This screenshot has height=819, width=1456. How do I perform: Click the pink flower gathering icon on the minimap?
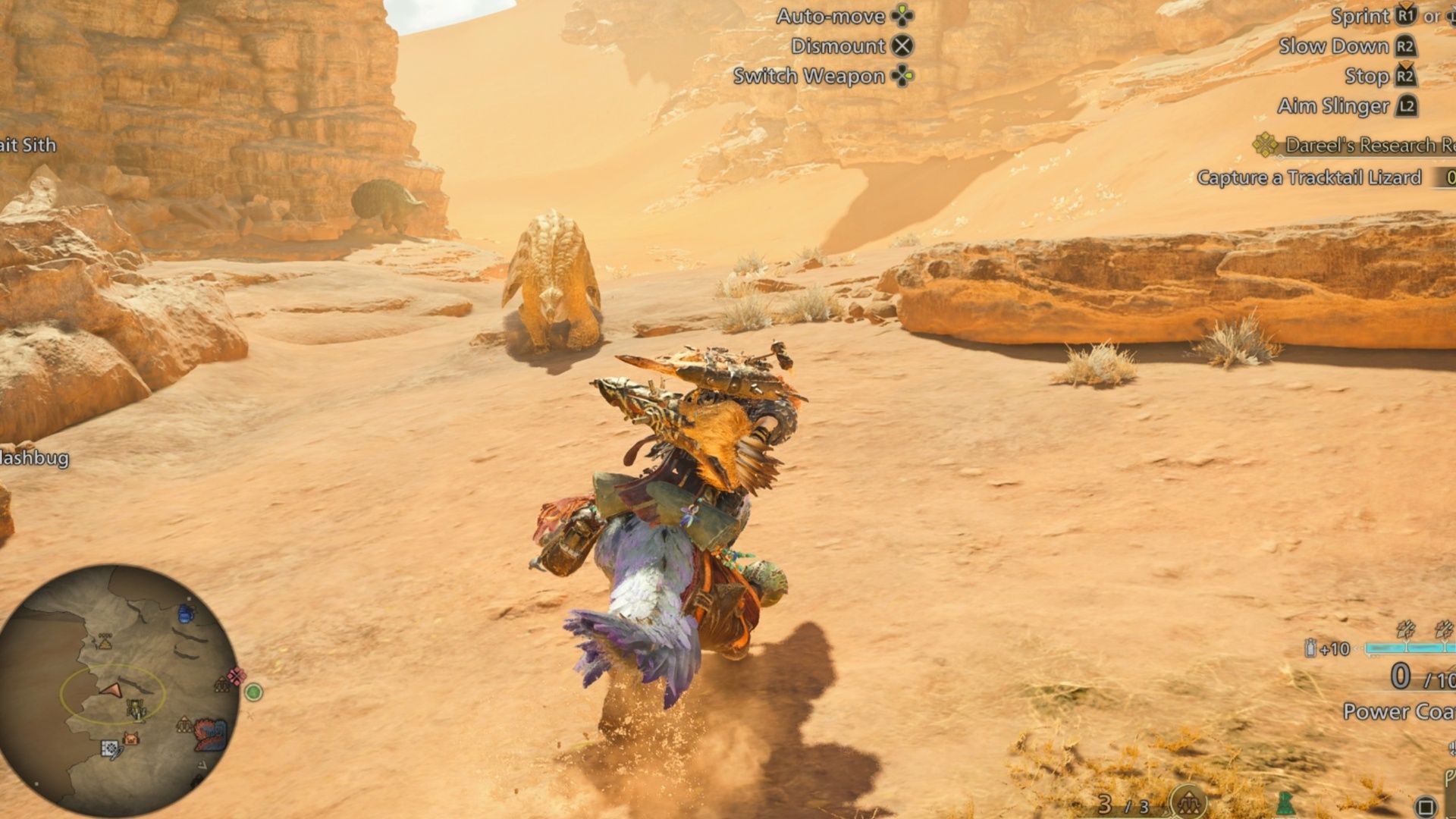[237, 676]
